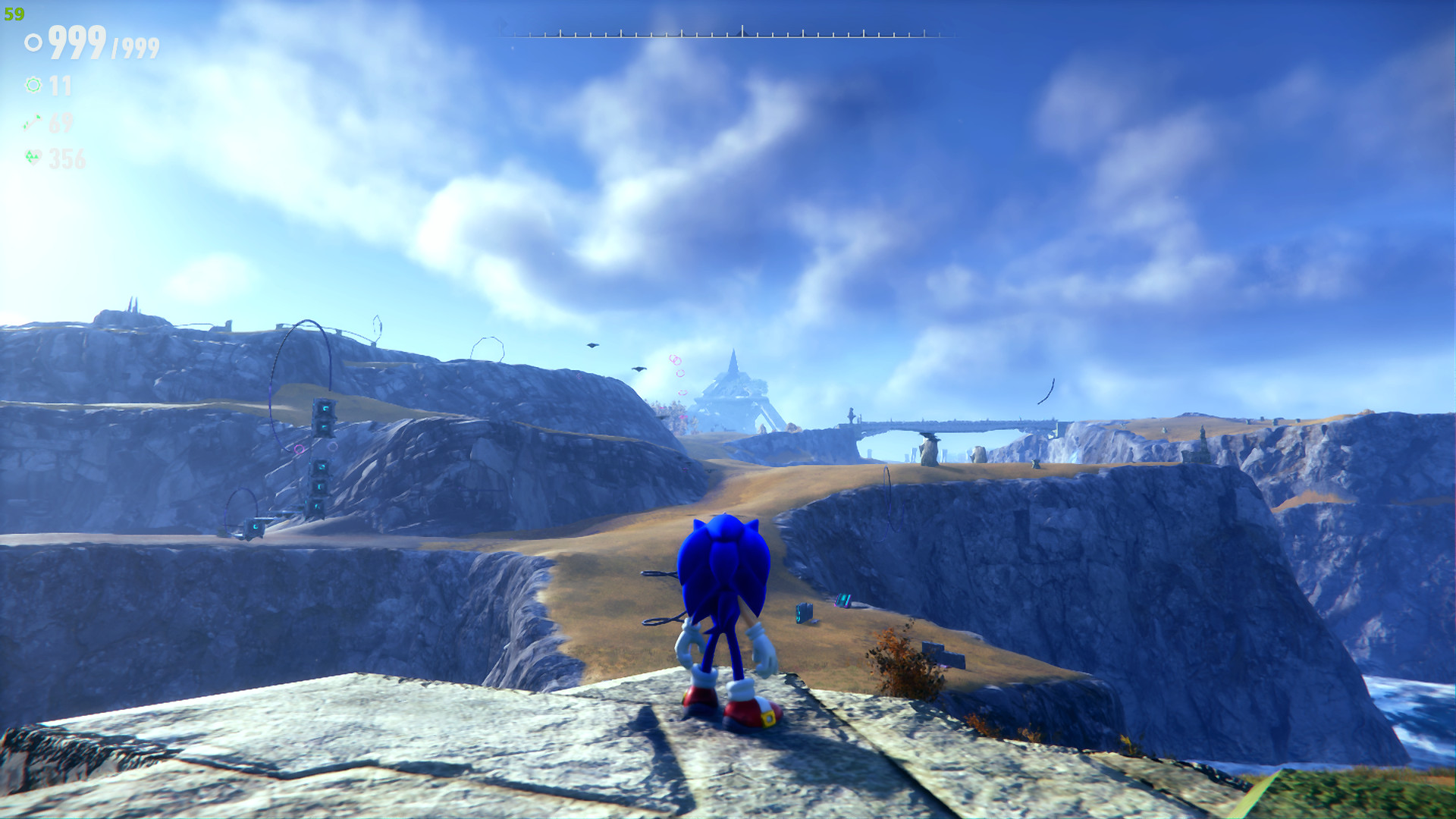The height and width of the screenshot is (819, 1456).
Task: Toggle the glowing blue panel on the rail tower
Action: [x=325, y=408]
